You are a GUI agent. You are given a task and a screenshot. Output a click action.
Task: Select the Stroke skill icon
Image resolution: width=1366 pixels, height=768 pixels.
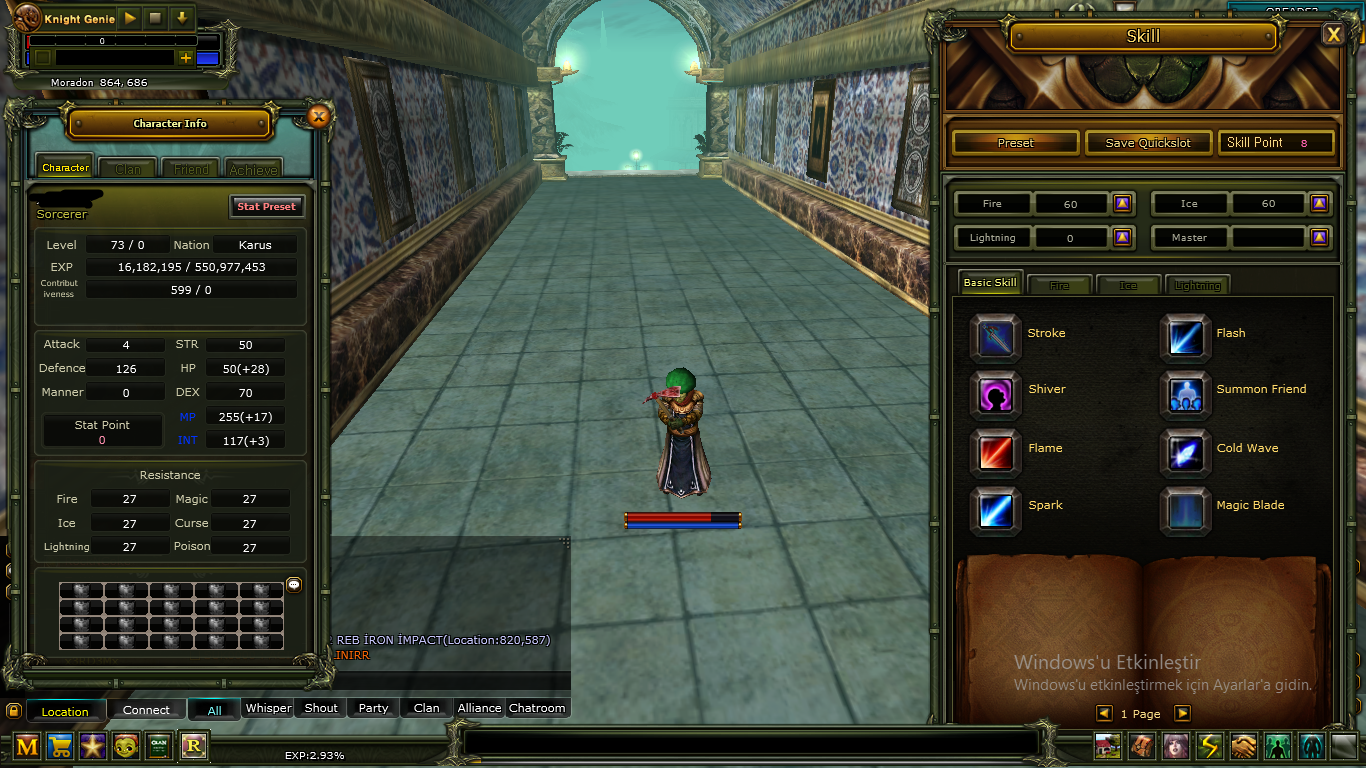(996, 335)
